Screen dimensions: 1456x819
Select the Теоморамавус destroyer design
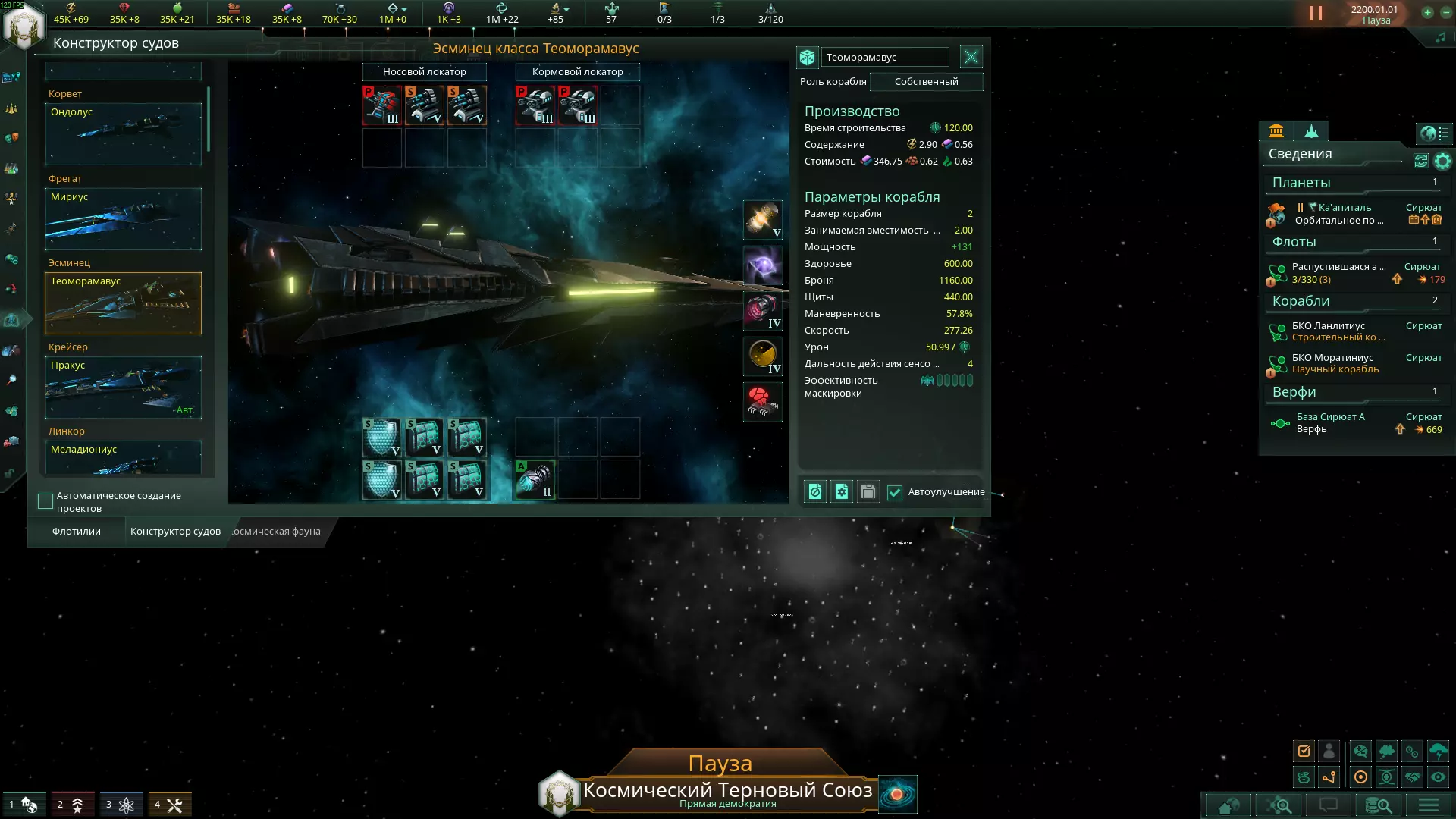click(123, 303)
